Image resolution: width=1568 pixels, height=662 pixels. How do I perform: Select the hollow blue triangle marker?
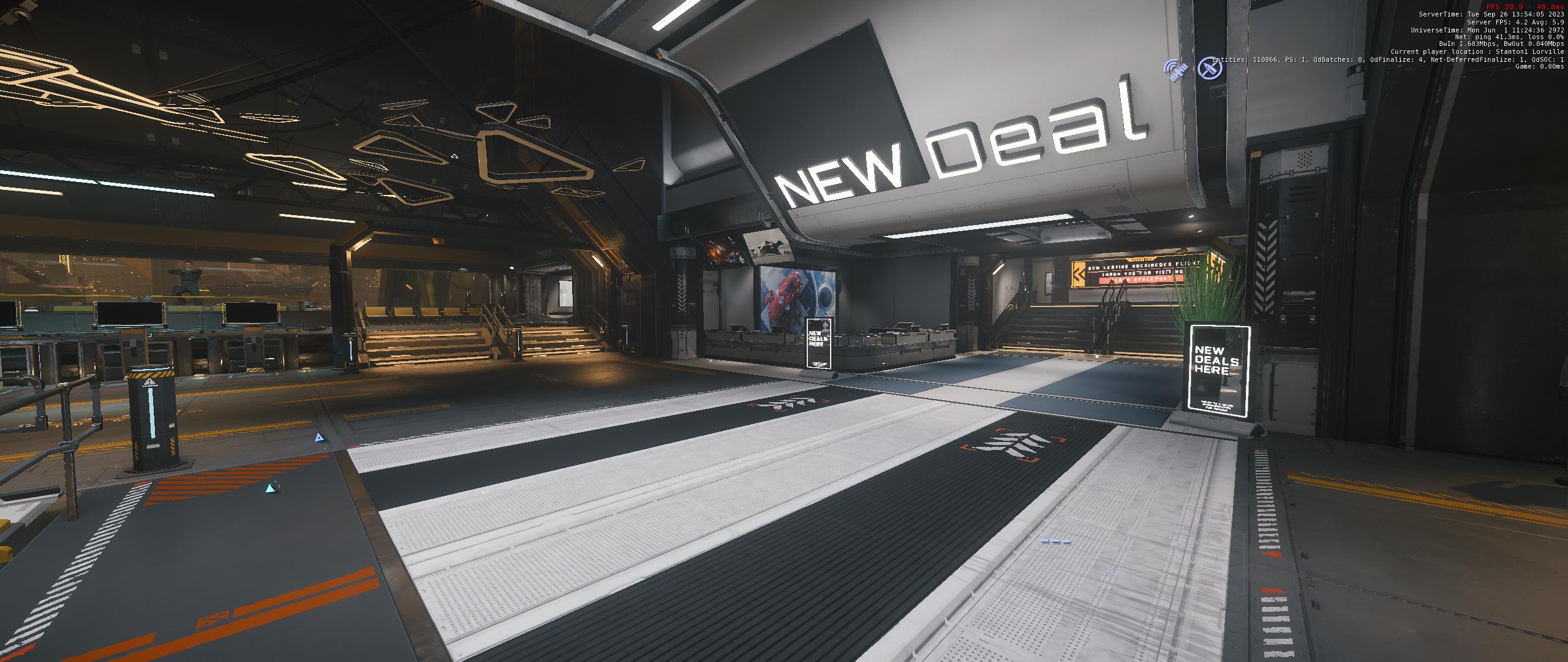click(318, 438)
